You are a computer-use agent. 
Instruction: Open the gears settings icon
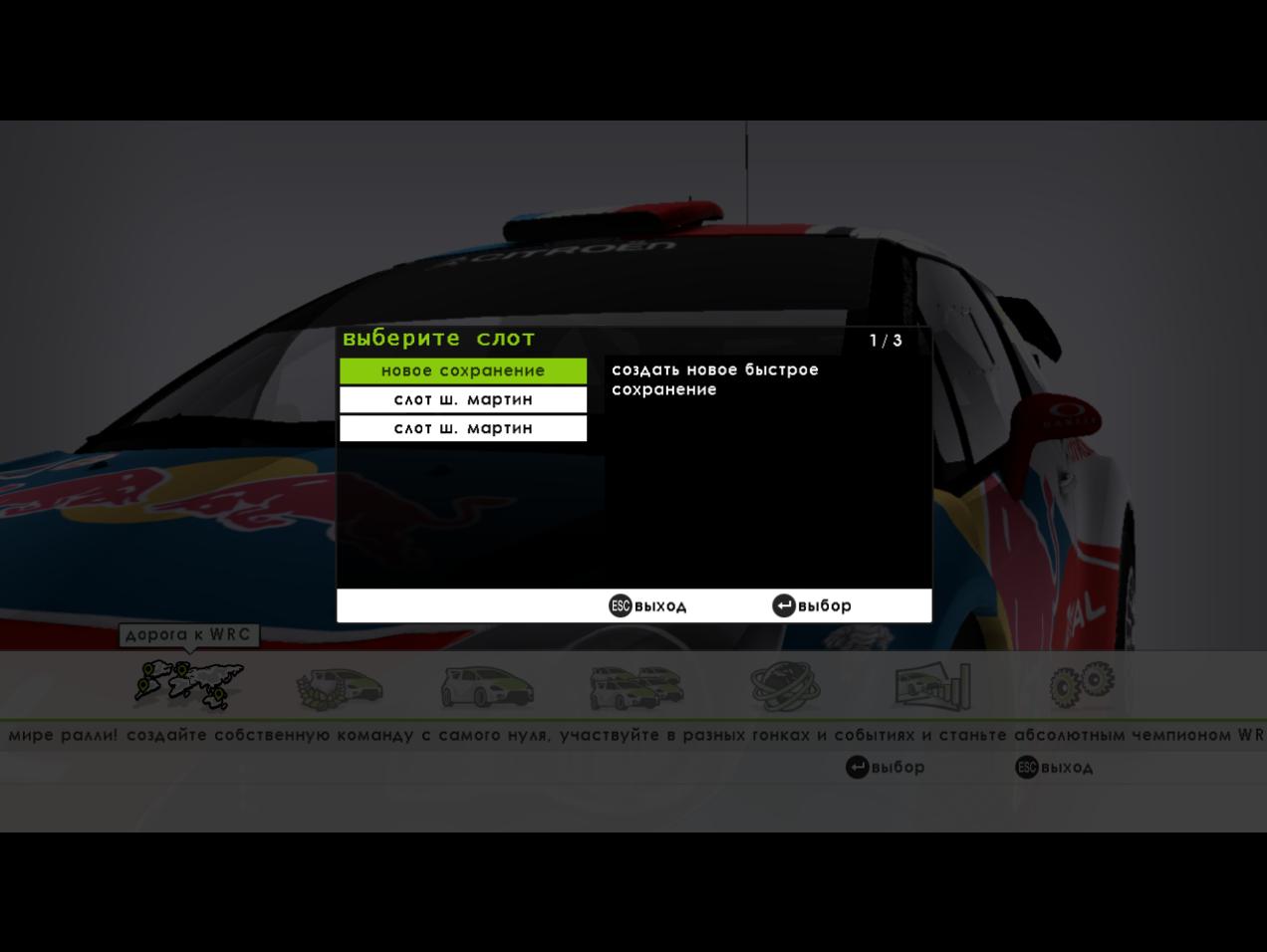point(1082,685)
